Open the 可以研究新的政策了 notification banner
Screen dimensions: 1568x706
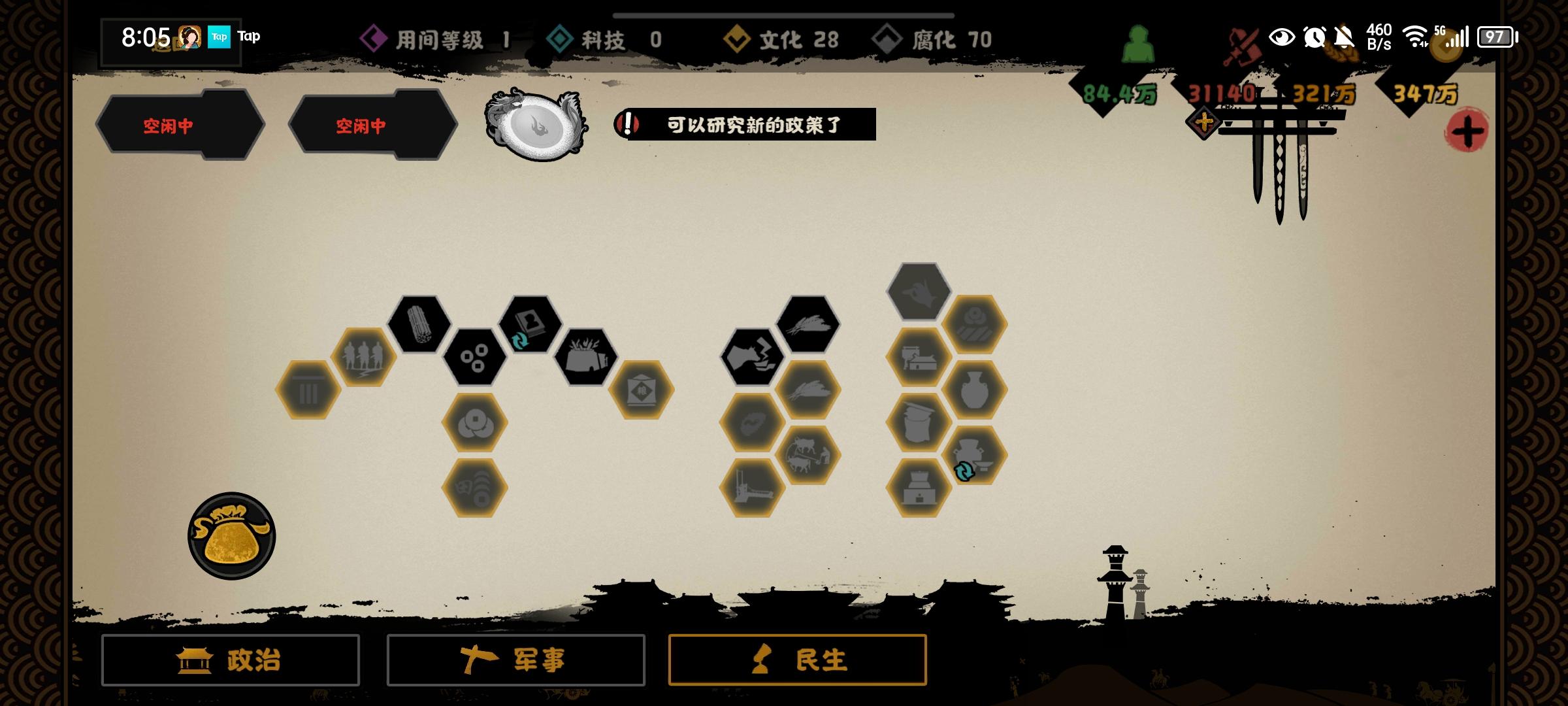751,126
